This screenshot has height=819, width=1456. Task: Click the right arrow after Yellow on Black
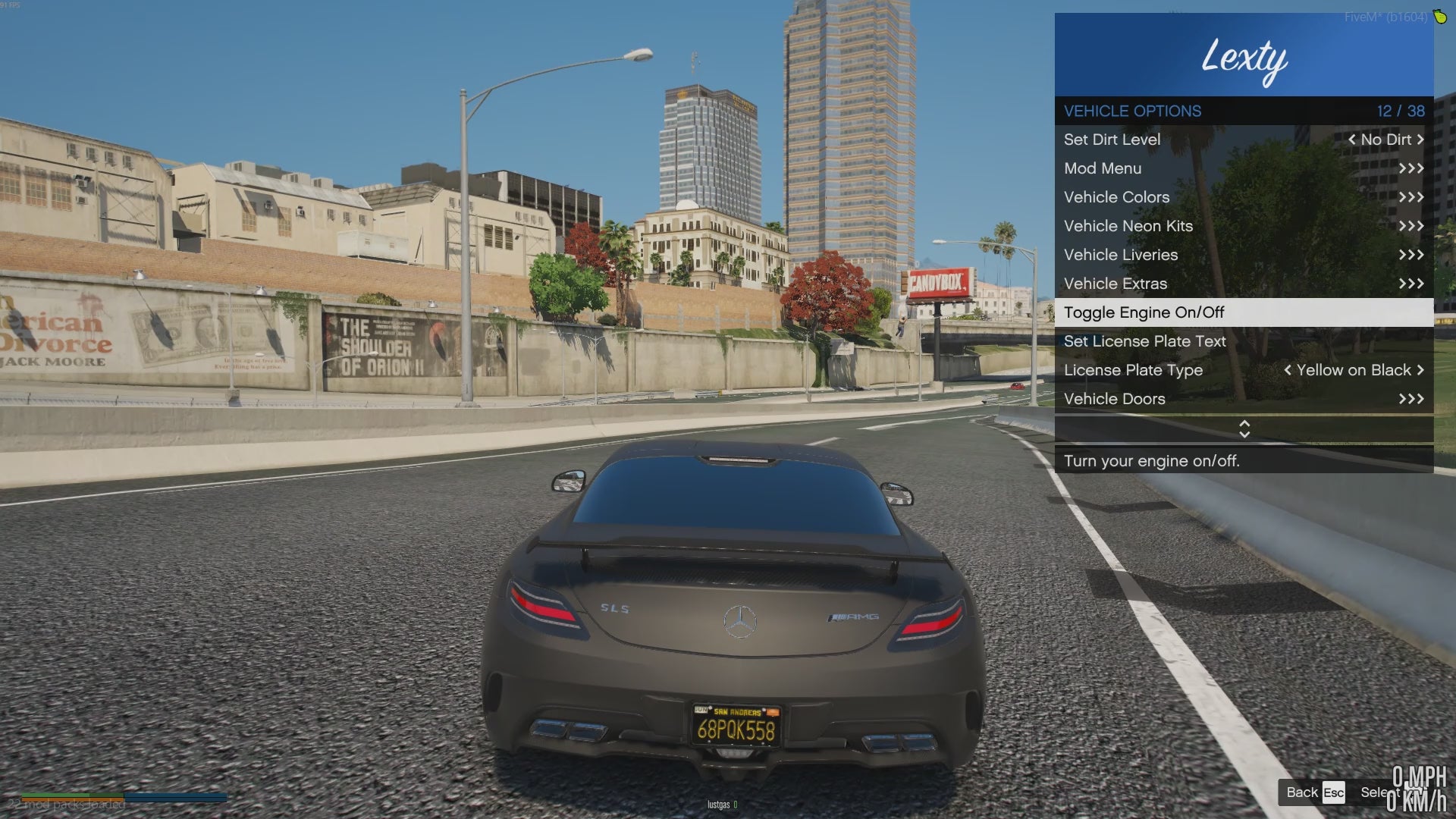1420,370
